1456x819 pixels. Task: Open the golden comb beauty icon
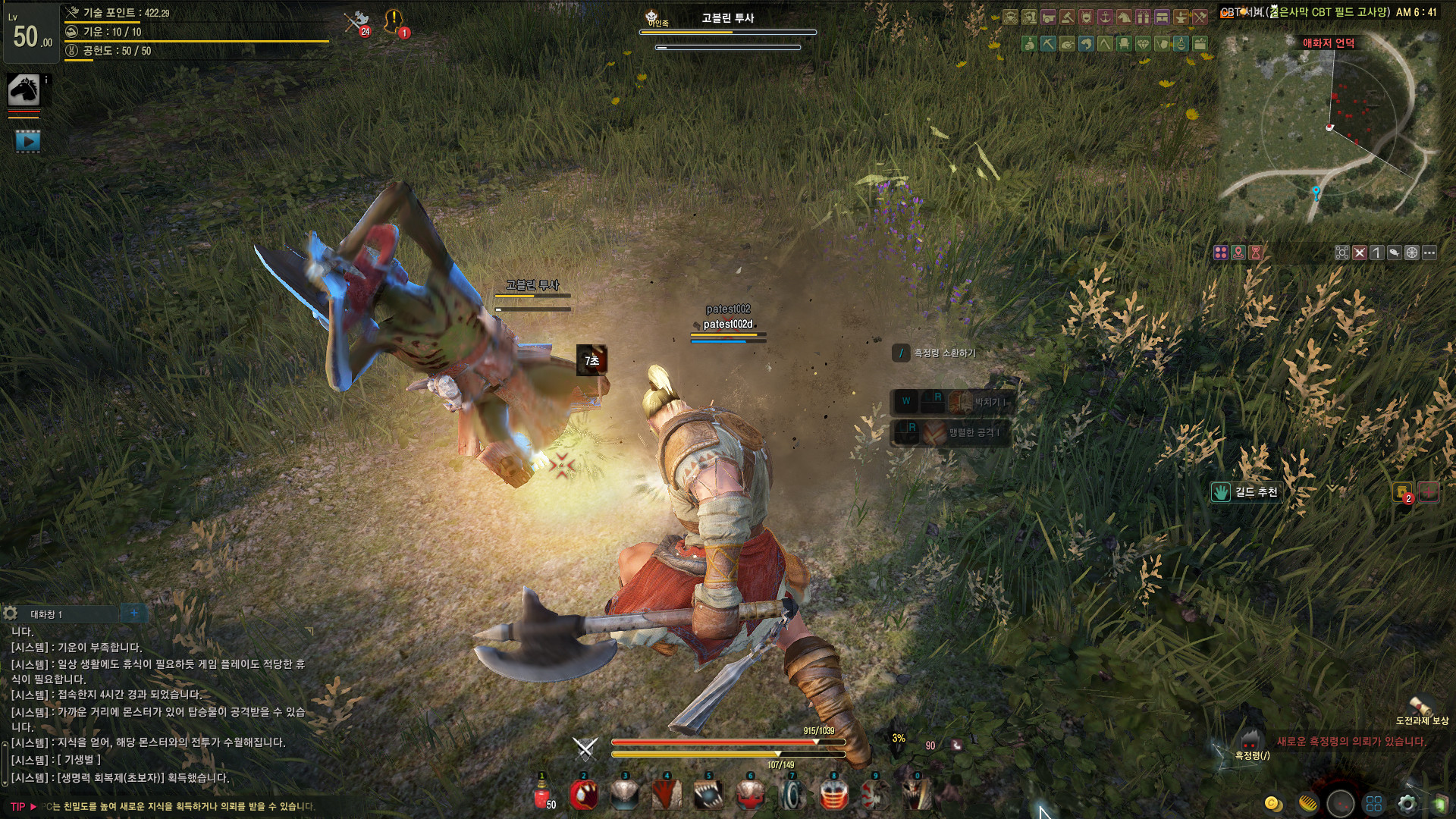coord(1307,803)
